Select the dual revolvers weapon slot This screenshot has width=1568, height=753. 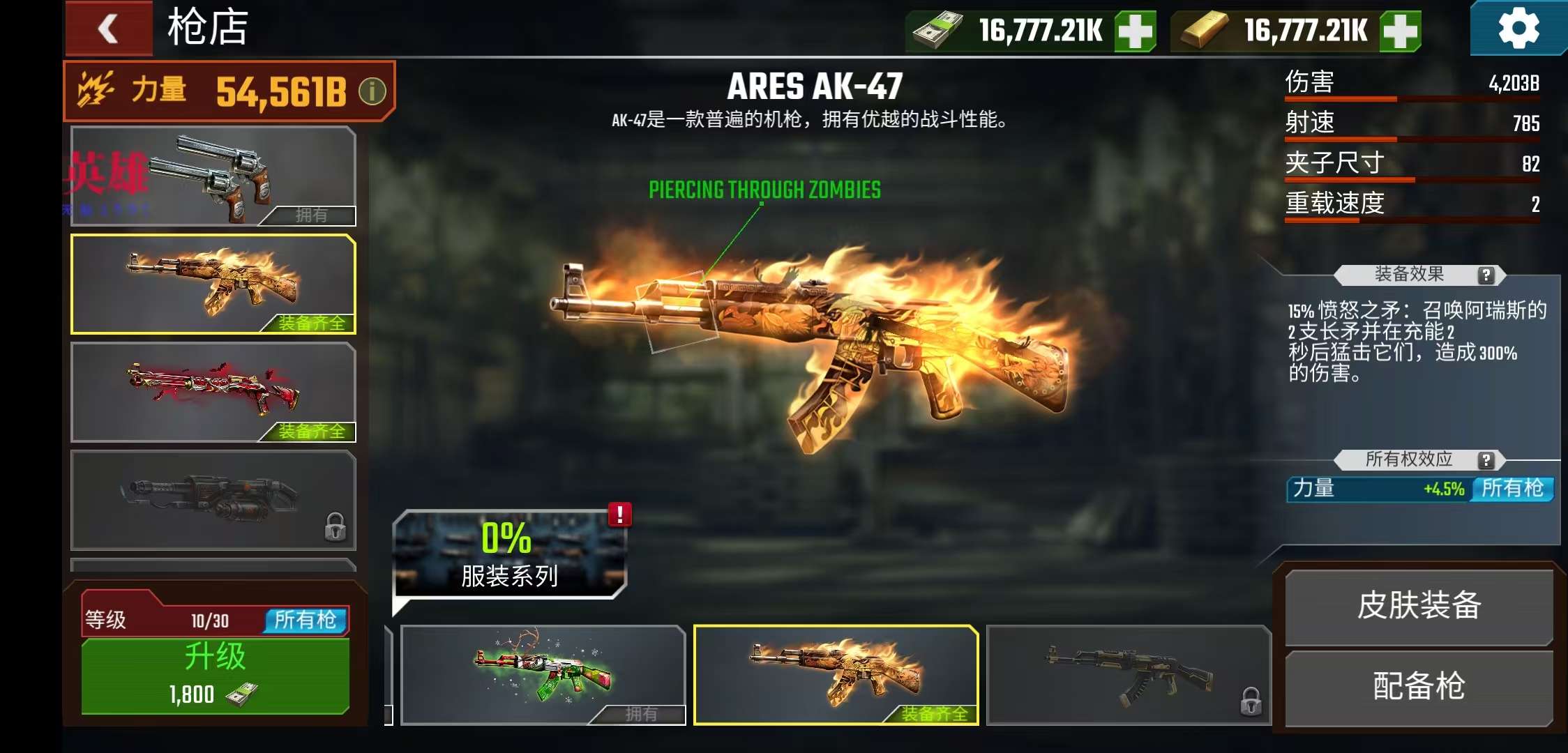point(213,176)
